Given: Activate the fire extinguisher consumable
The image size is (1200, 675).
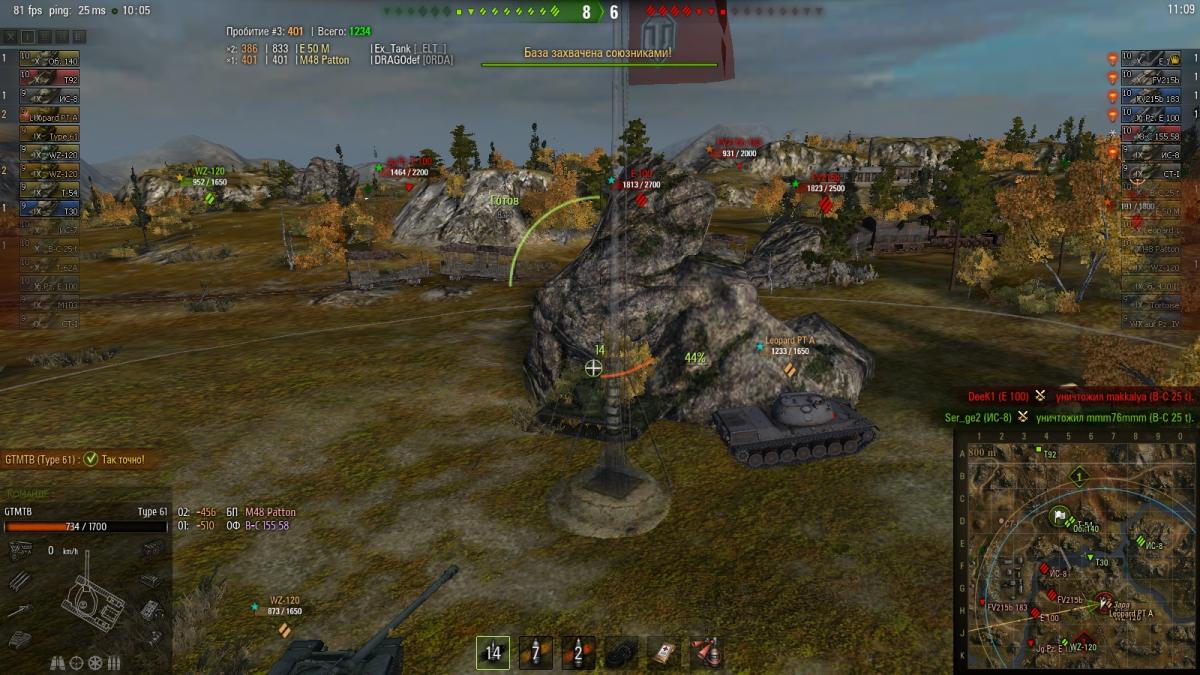Looking at the screenshot, I should 707,653.
